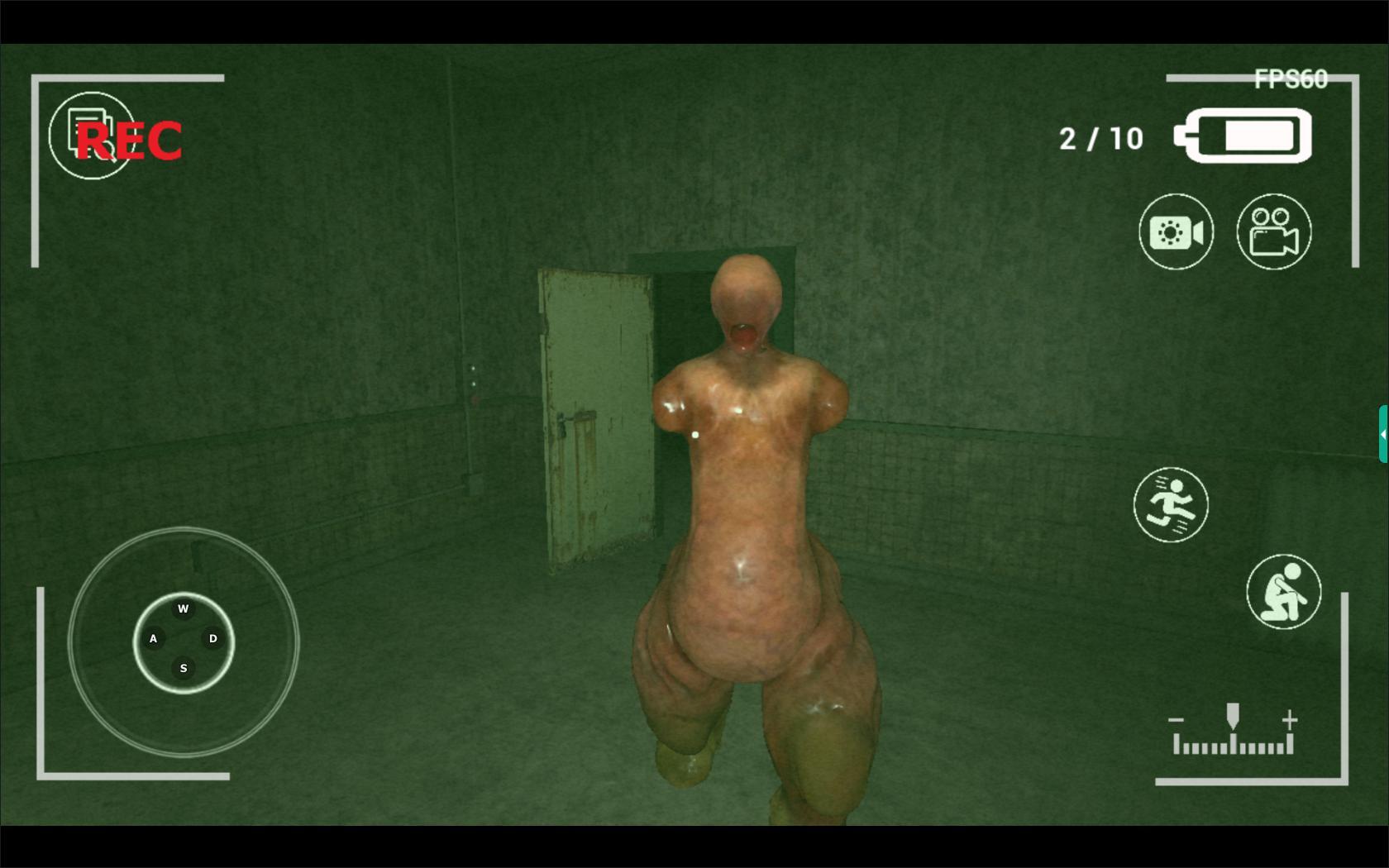Toggle crouching stance

[x=1285, y=592]
